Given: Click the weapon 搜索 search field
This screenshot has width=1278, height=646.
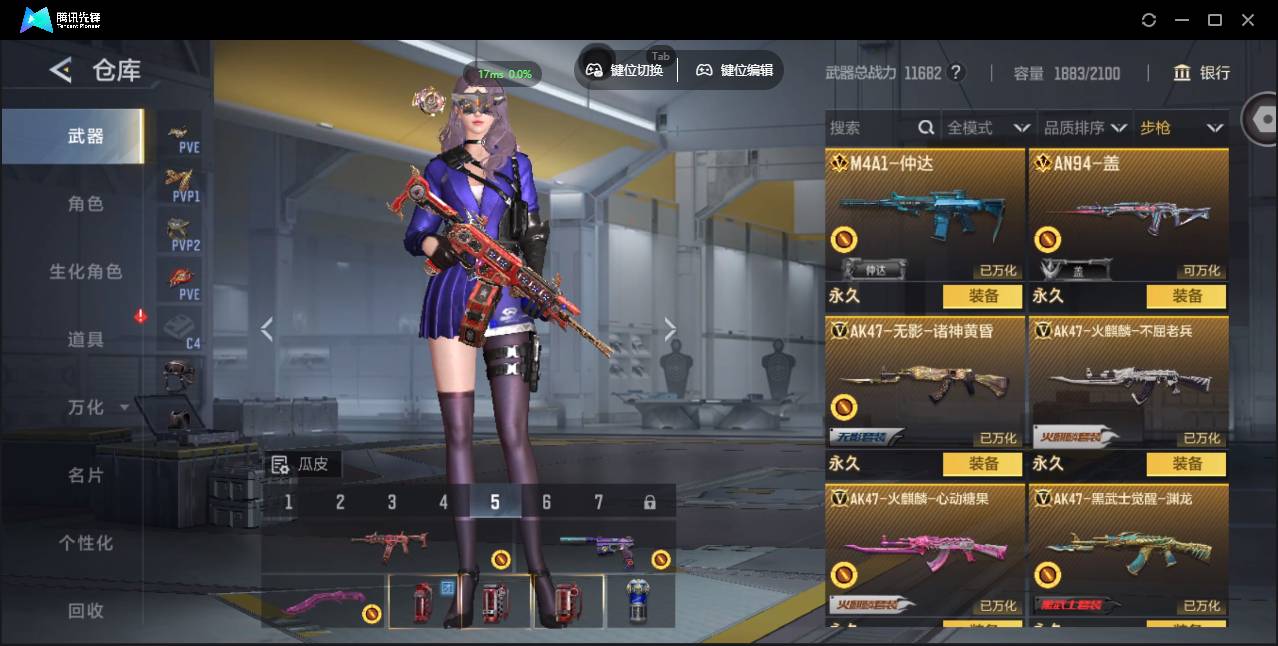Looking at the screenshot, I should 870,128.
